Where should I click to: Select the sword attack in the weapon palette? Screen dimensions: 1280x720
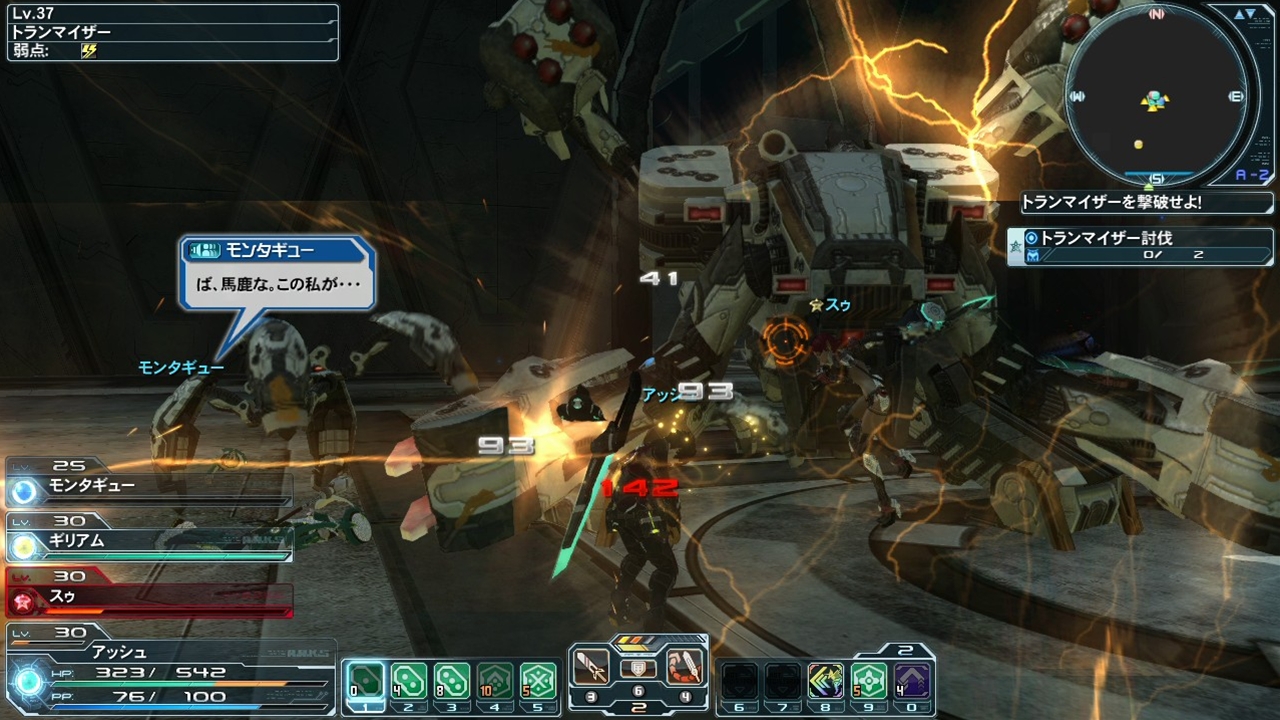(591, 667)
